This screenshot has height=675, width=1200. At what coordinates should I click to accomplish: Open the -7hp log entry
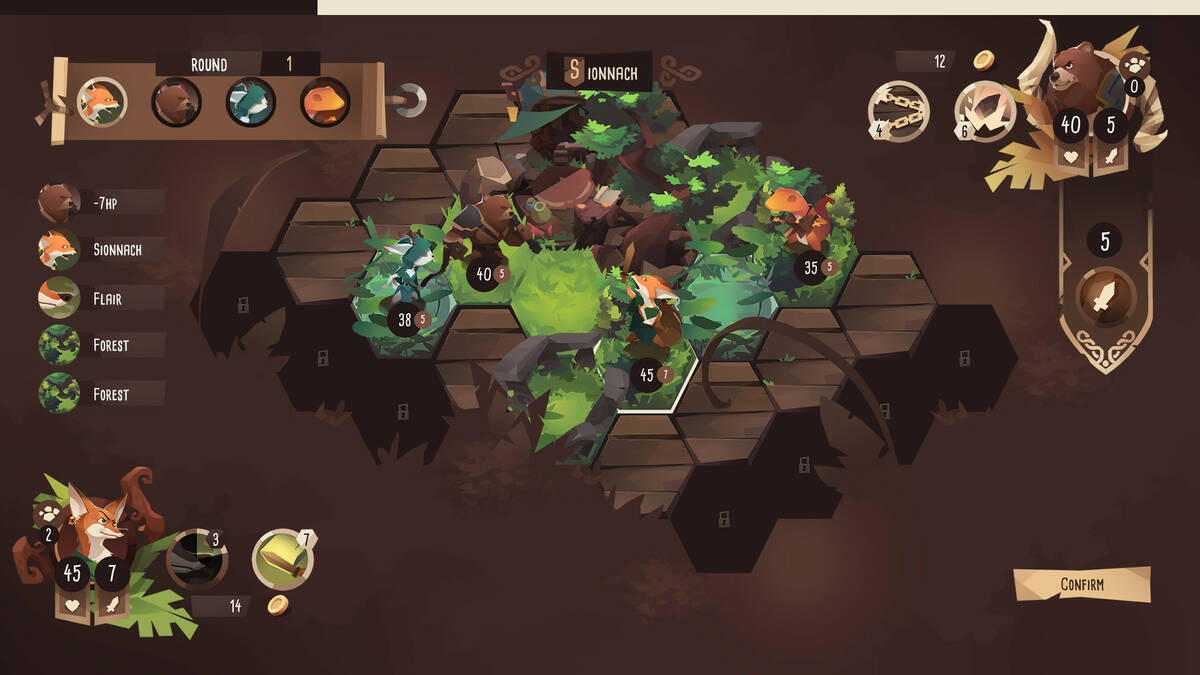(100, 202)
